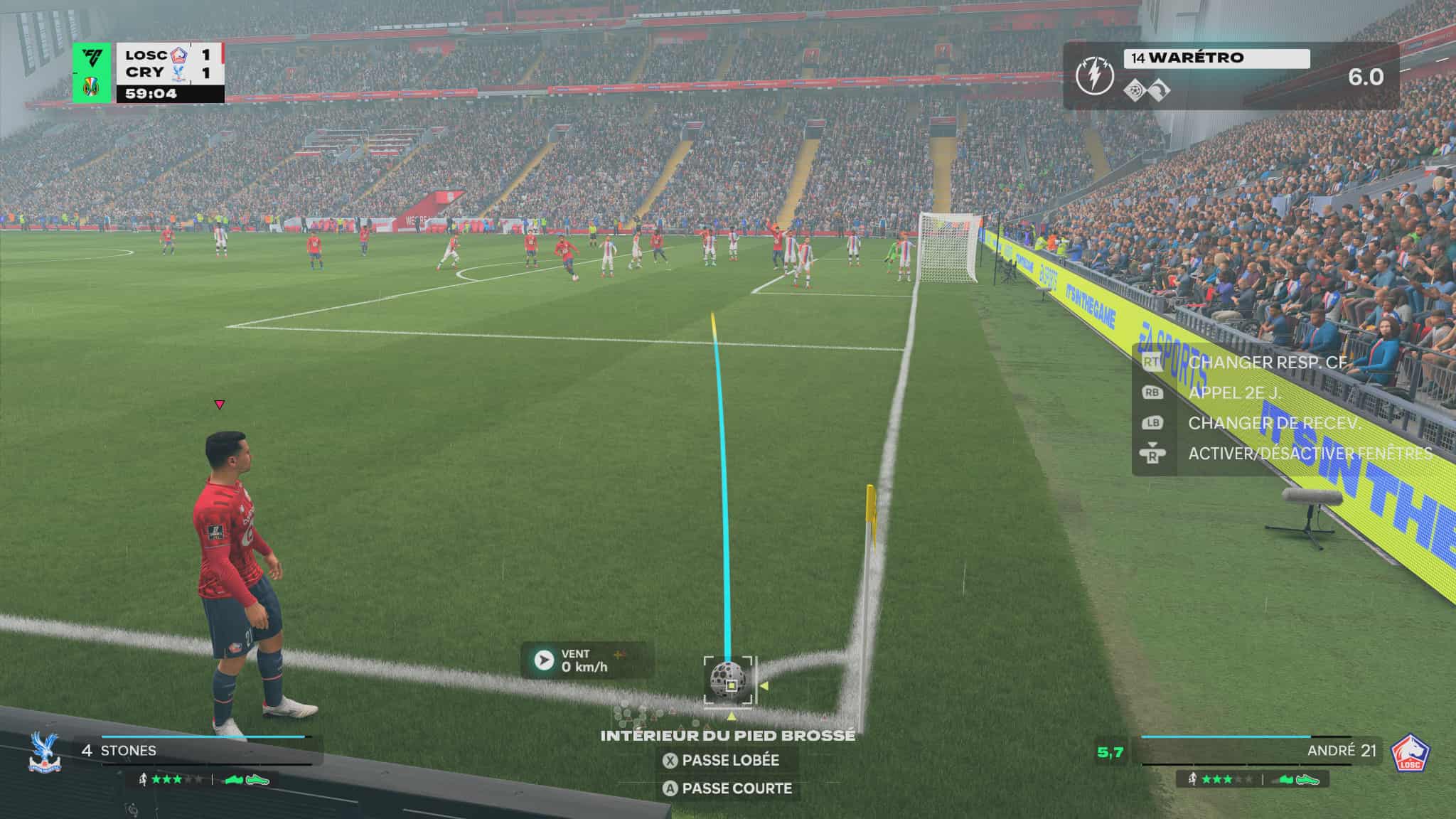Click the wind direction arrow icon
Viewport: 1456px width, 819px height.
click(x=544, y=660)
